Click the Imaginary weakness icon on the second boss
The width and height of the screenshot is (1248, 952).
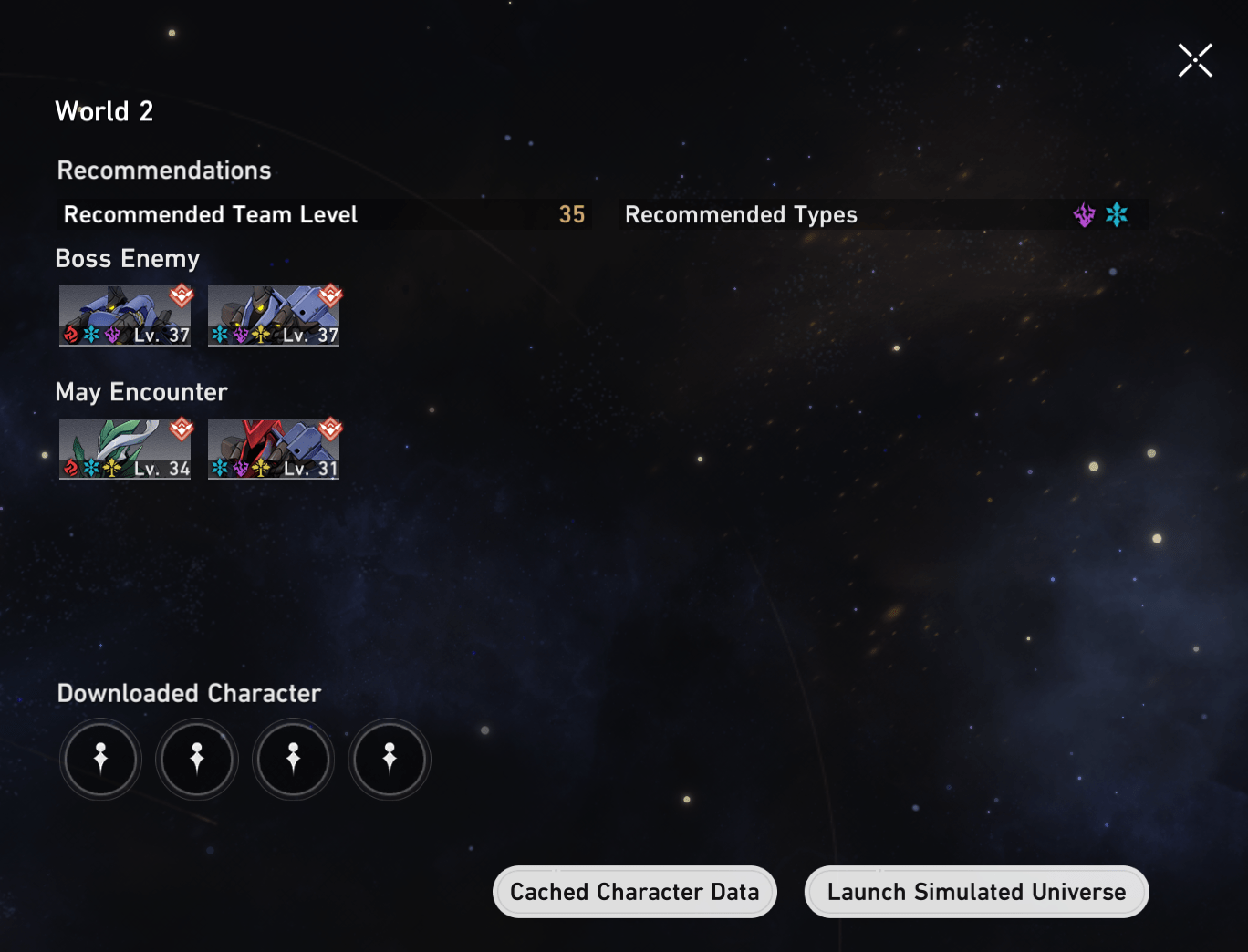click(x=260, y=334)
